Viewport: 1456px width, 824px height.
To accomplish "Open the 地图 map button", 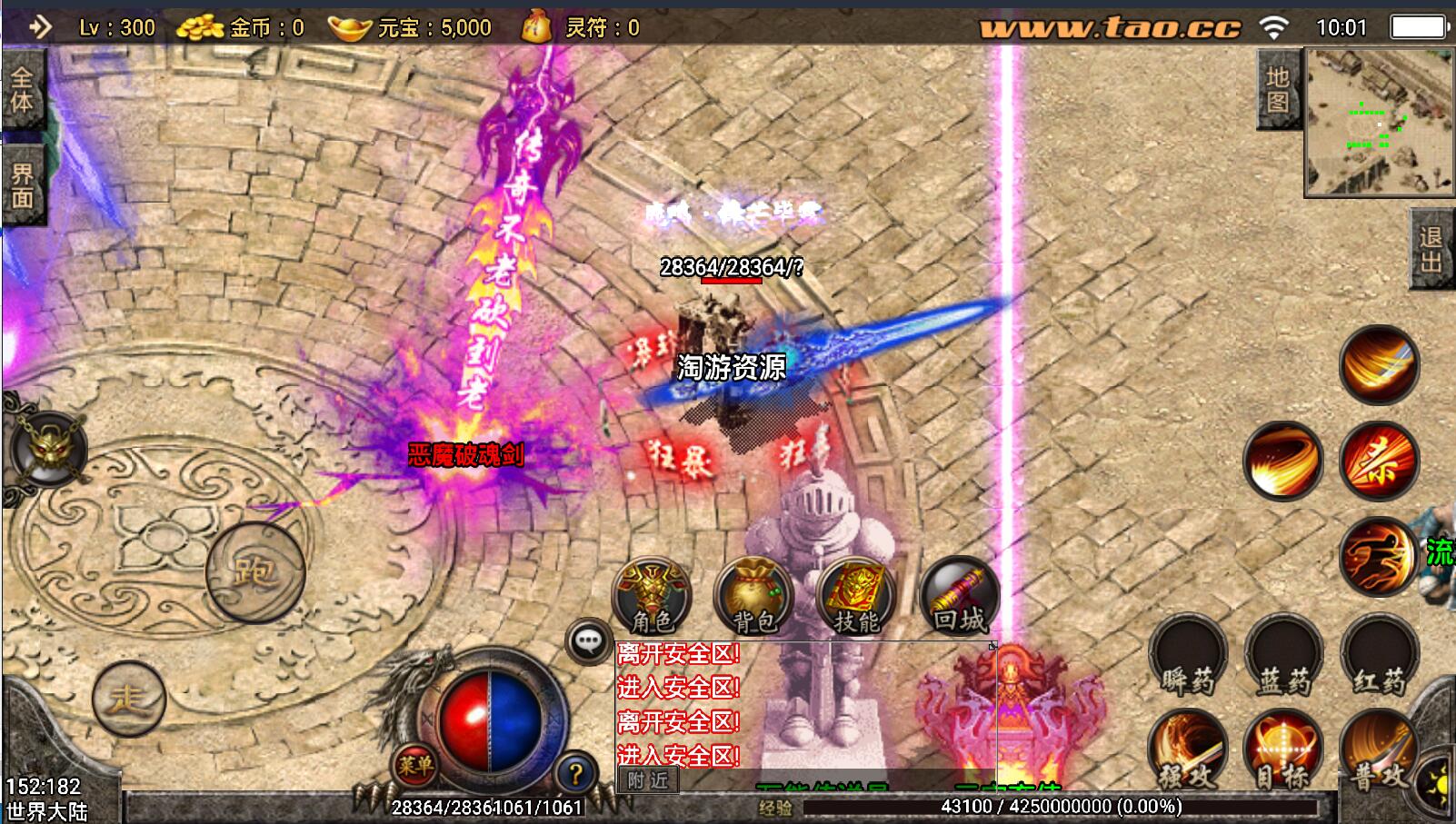I will click(x=1278, y=89).
